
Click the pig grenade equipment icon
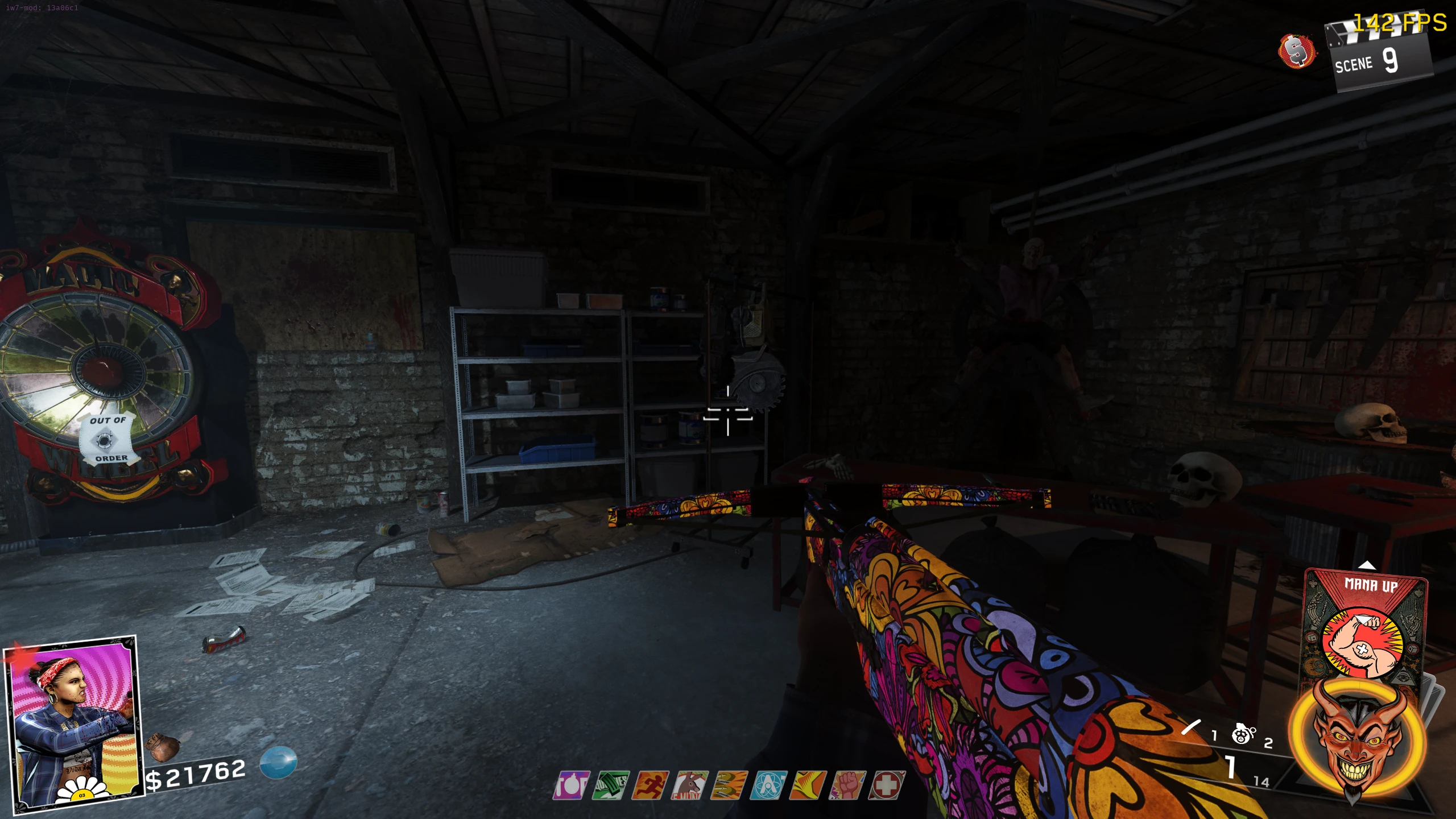(x=1243, y=734)
